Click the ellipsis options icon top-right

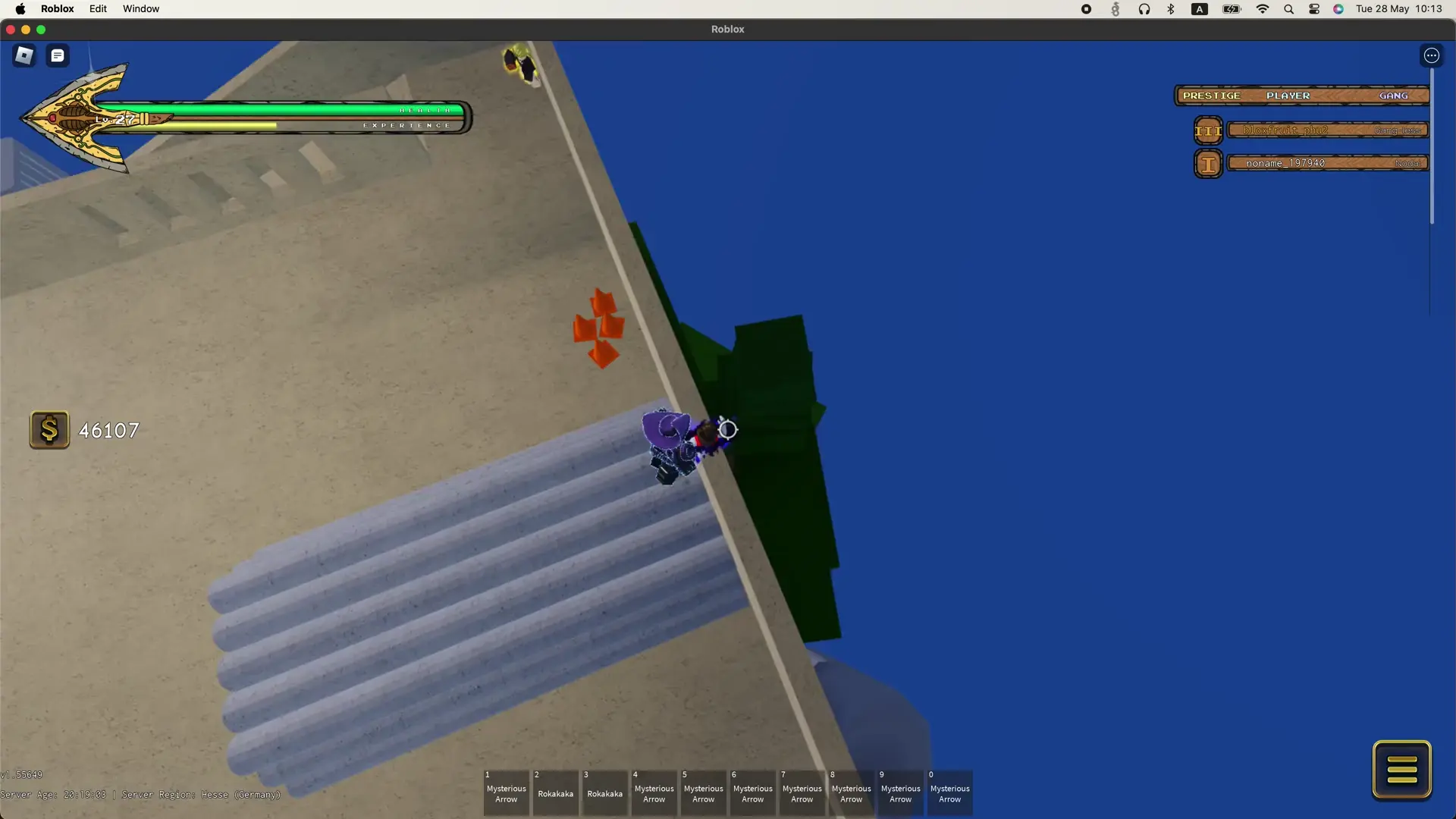pos(1432,55)
